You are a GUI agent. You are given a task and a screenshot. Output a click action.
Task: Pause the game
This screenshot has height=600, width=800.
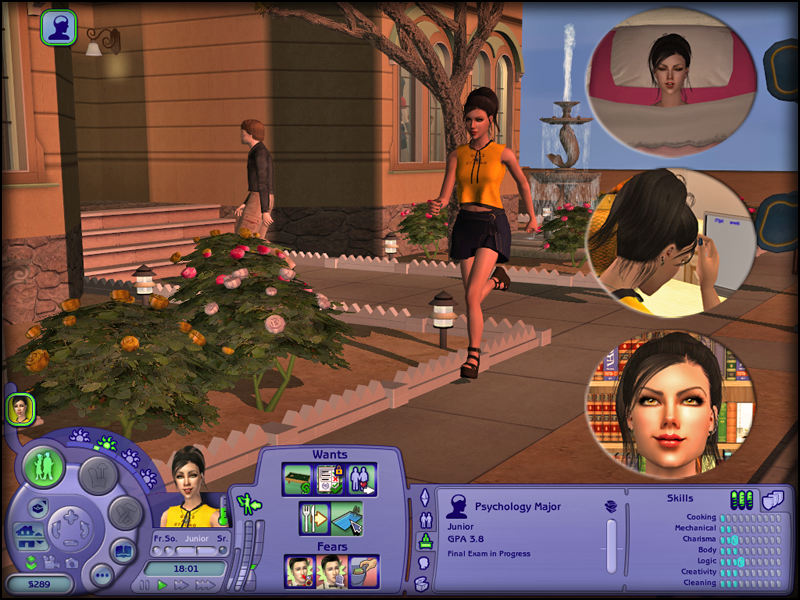click(x=143, y=585)
